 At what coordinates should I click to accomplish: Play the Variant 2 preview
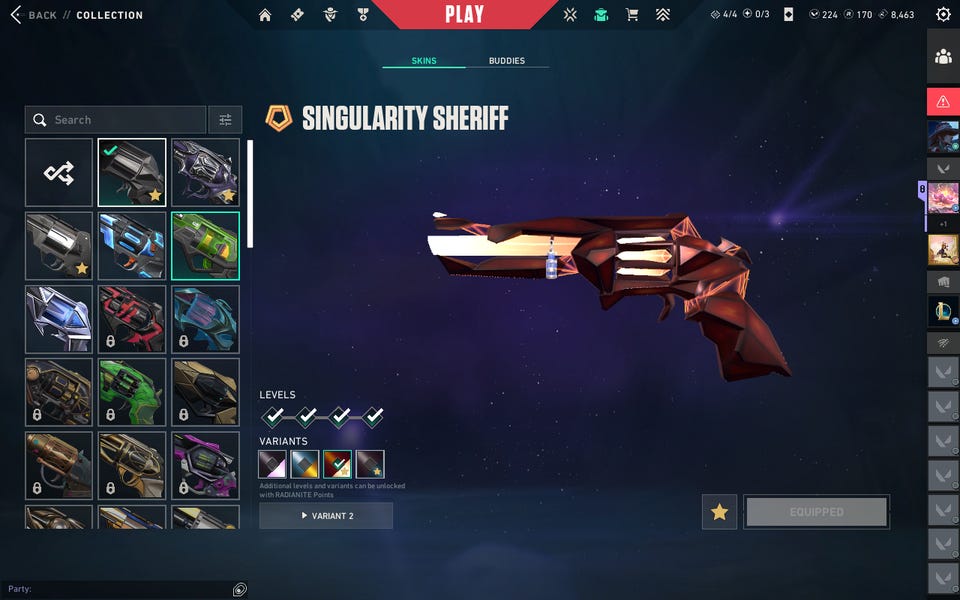[326, 516]
